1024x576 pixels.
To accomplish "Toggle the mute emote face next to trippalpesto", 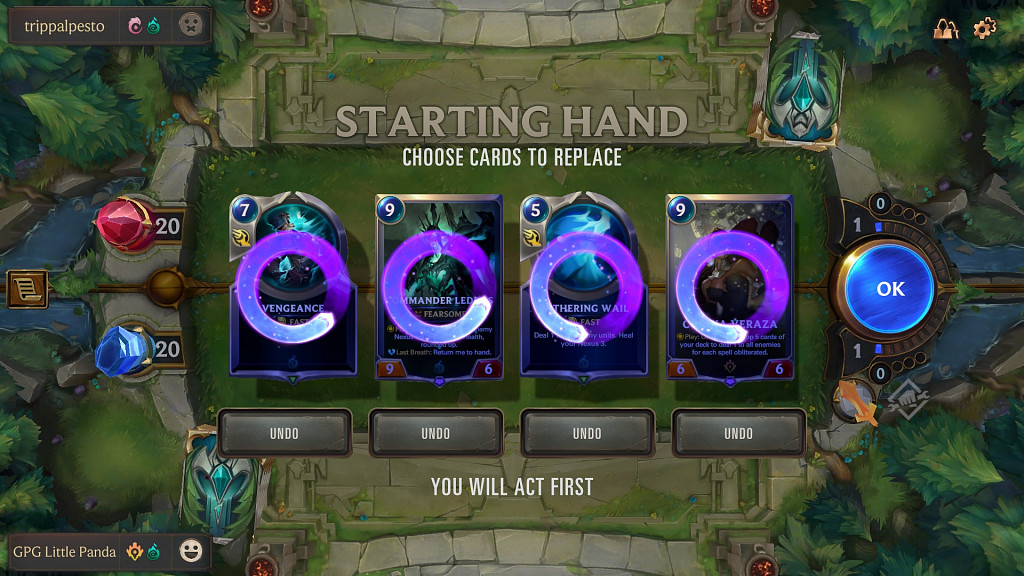I will coord(191,26).
